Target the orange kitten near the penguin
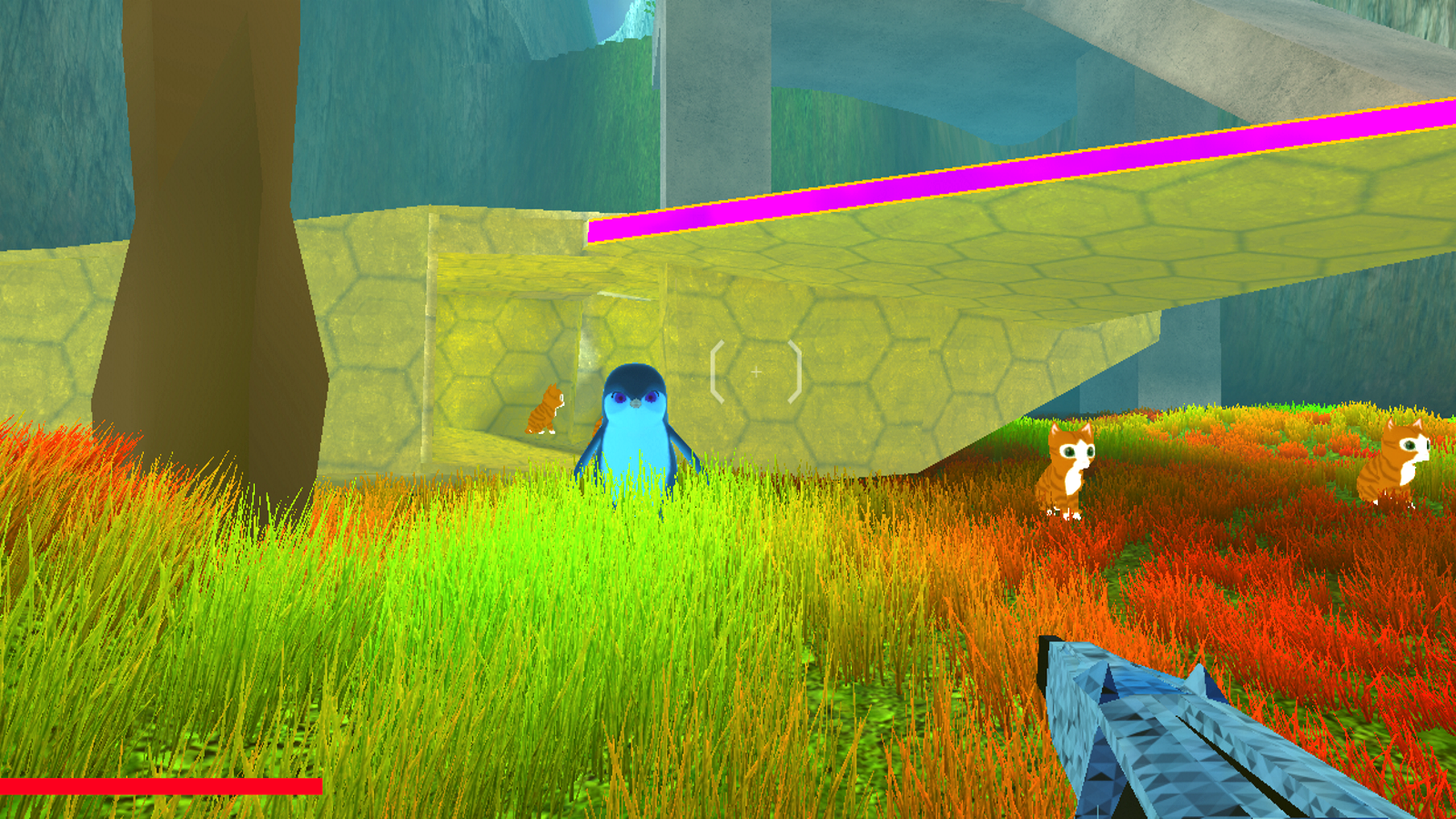 [x=546, y=409]
